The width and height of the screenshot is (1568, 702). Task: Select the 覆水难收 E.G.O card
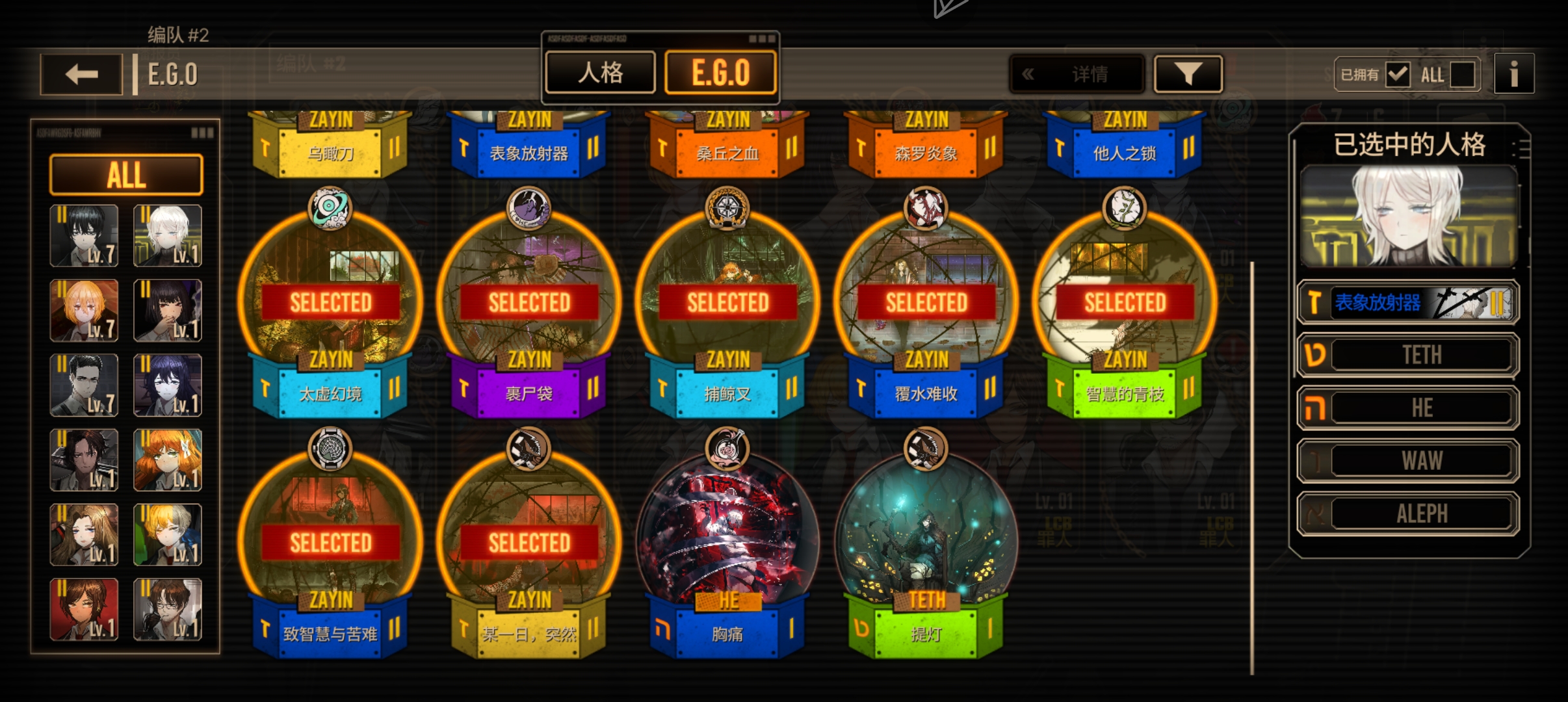coord(926,305)
